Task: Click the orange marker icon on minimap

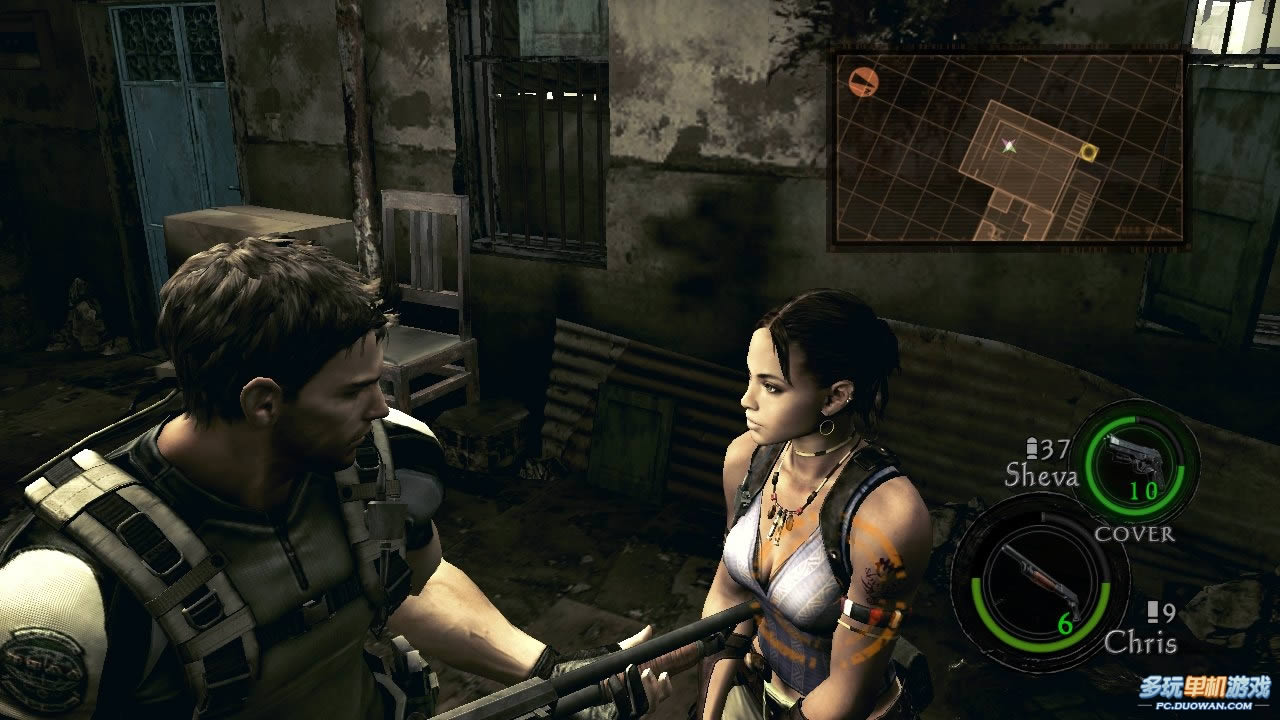Action: tap(861, 81)
